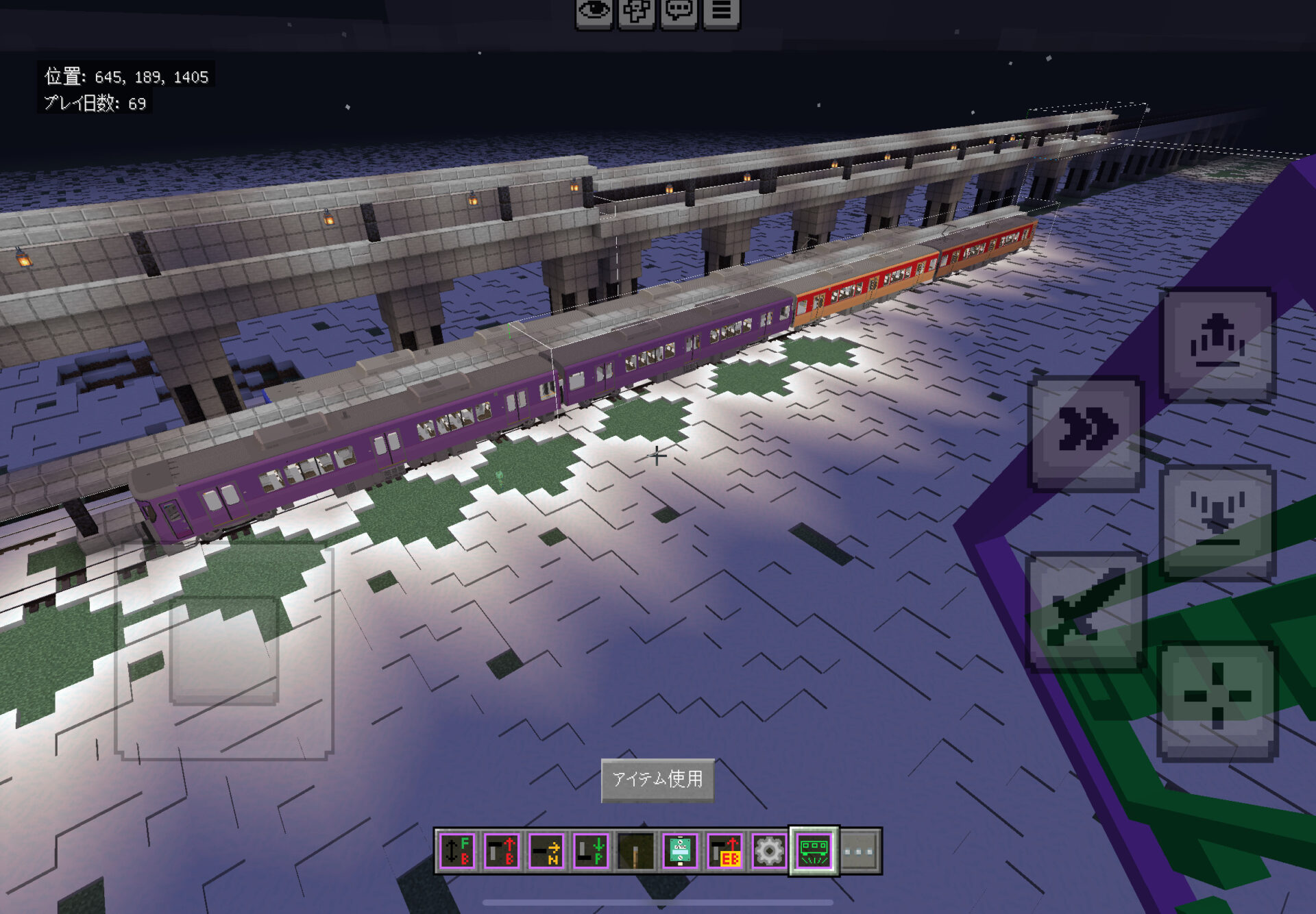Select the teal sign-panel hotbar item
1316x914 pixels.
coord(680,851)
